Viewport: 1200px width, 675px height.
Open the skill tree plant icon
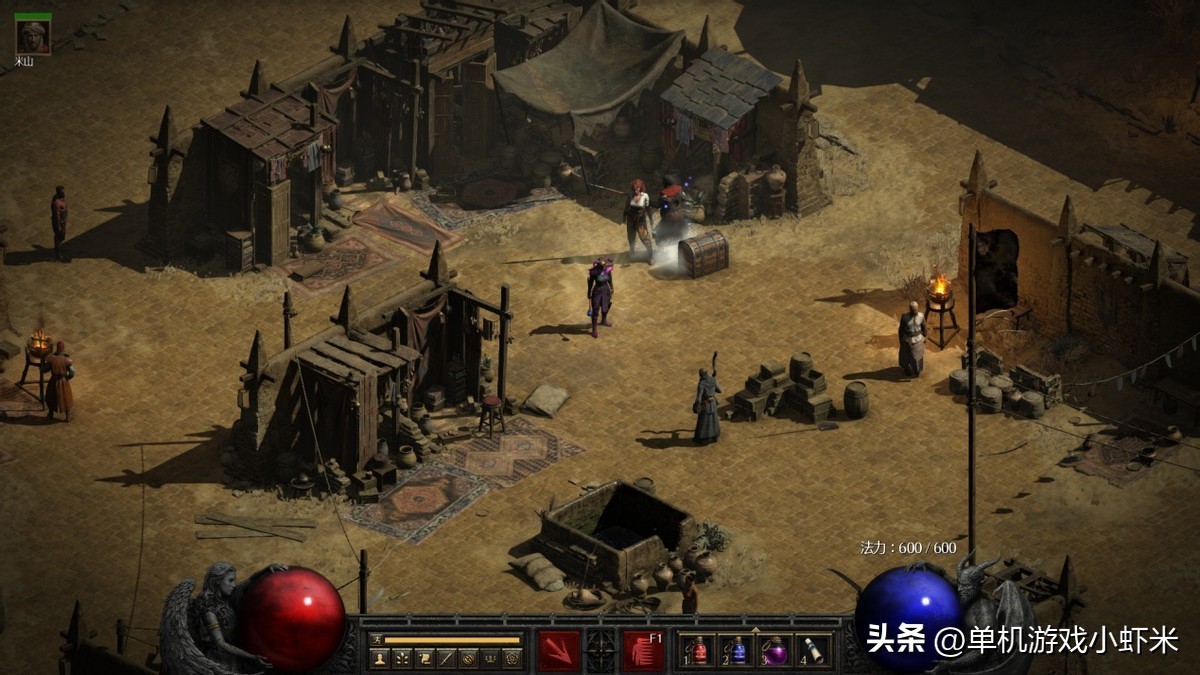(x=401, y=658)
